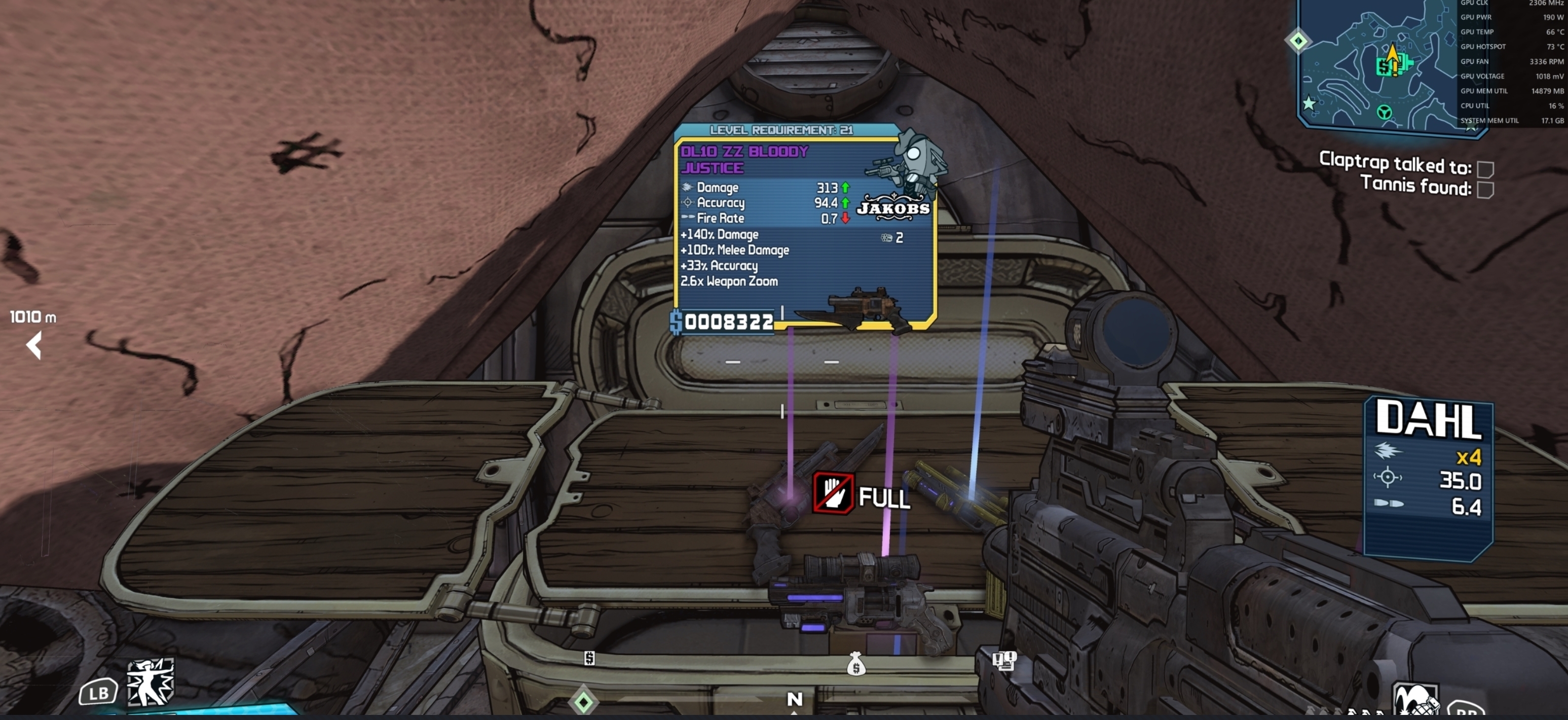Select the grenade icon in the bottom-right
Viewport: 1568px width, 720px height.
[x=1415, y=701]
